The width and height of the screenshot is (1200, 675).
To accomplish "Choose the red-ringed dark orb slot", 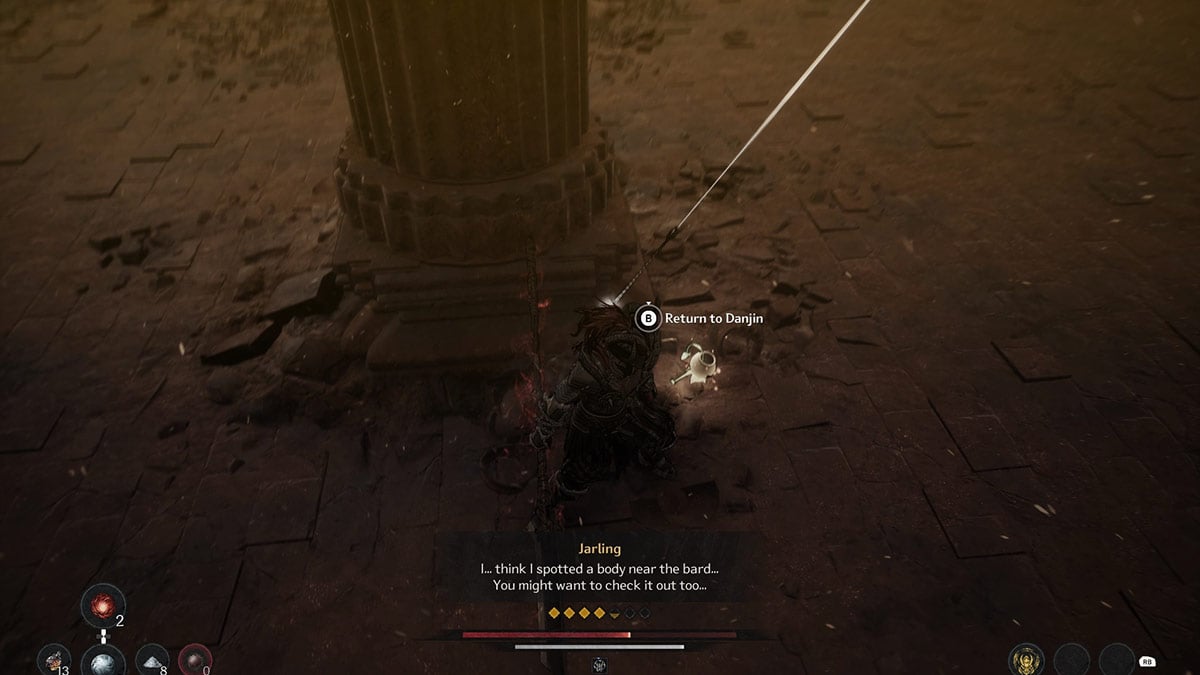I will point(194,661).
